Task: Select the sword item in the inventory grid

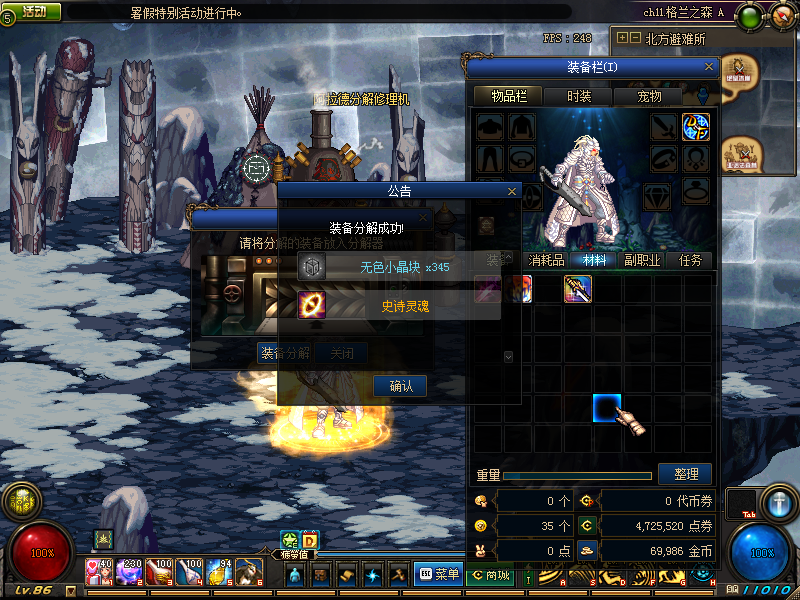Action: tap(578, 289)
